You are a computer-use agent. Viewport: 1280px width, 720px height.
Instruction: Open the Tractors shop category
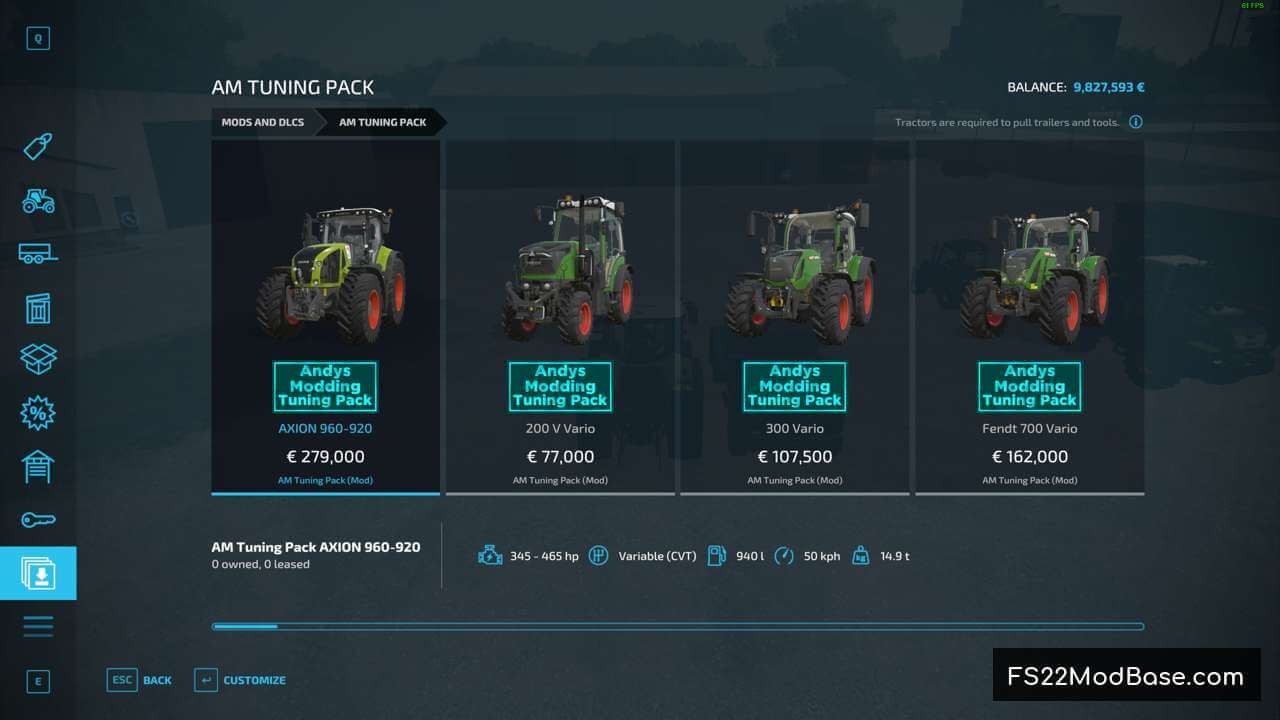(x=38, y=201)
